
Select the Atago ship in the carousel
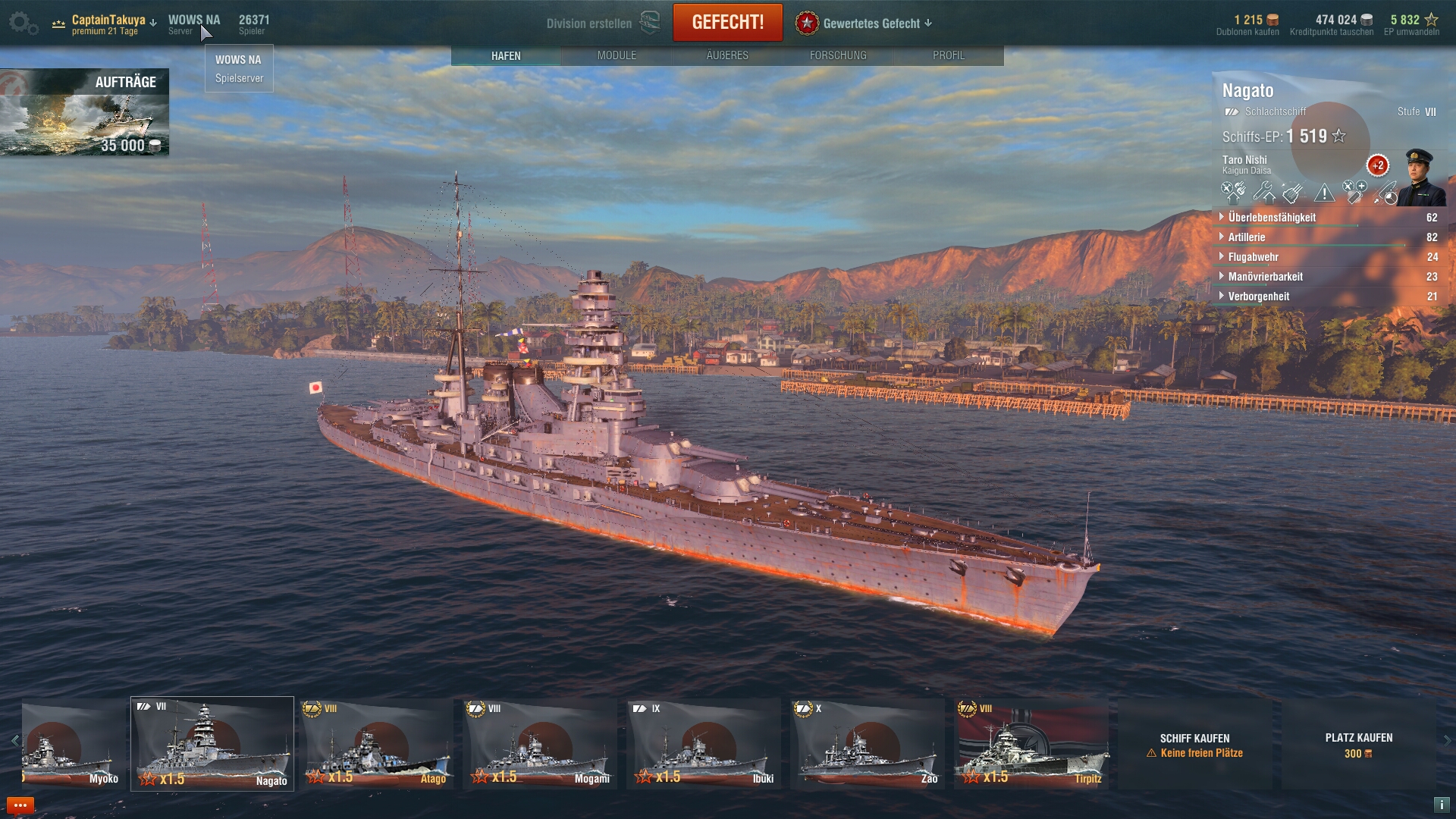[x=377, y=744]
